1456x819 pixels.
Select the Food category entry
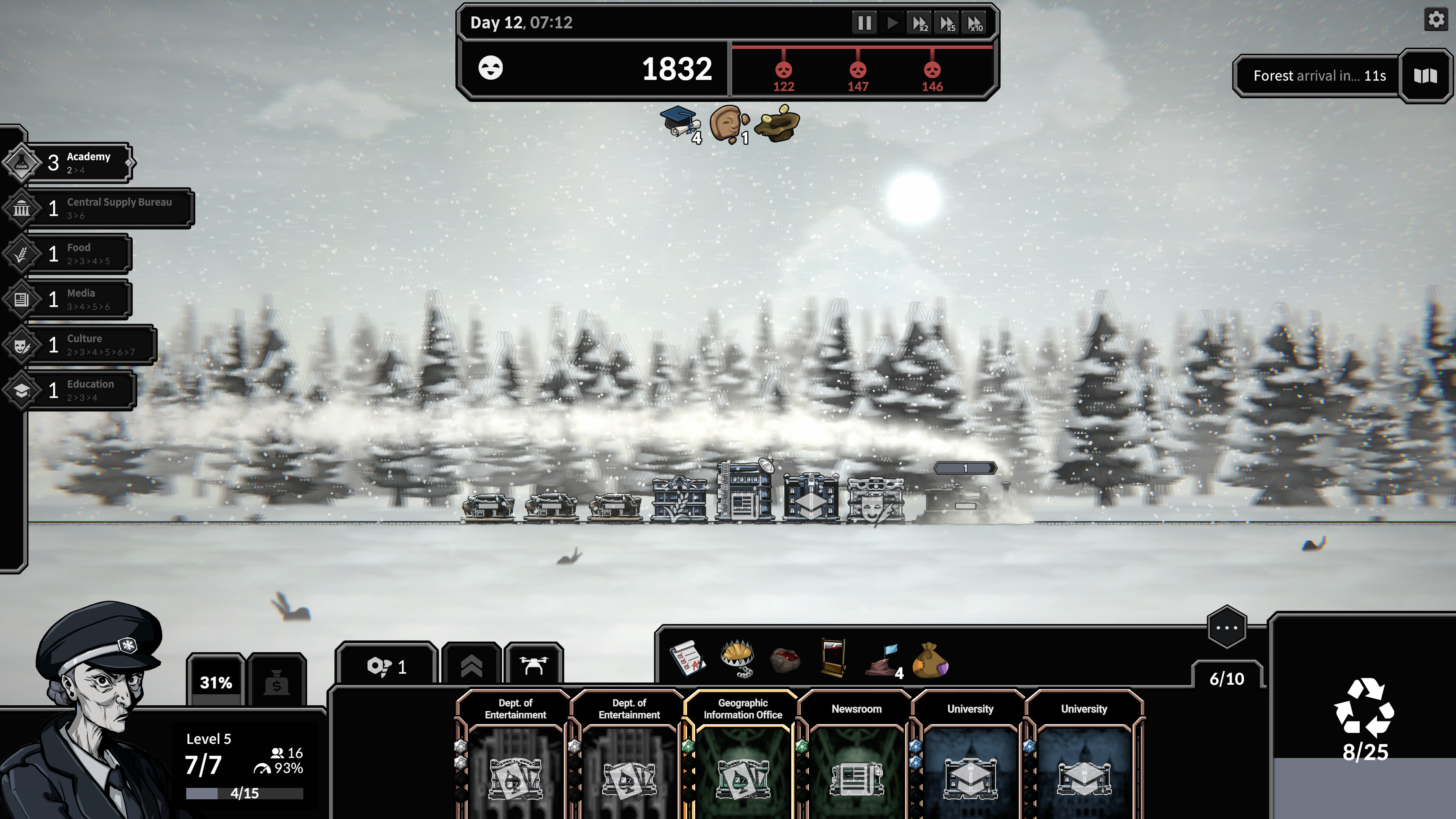(x=79, y=254)
